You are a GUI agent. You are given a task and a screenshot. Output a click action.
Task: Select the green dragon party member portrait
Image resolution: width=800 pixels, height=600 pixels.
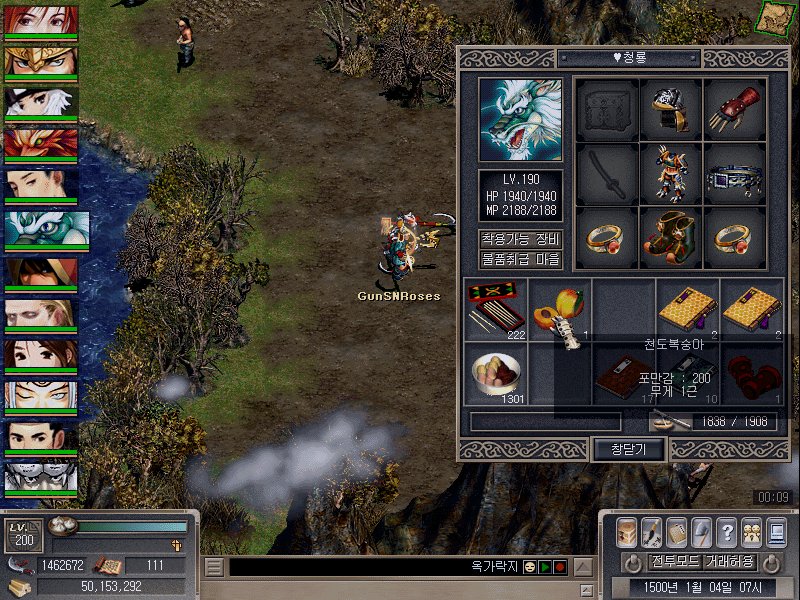[46, 230]
